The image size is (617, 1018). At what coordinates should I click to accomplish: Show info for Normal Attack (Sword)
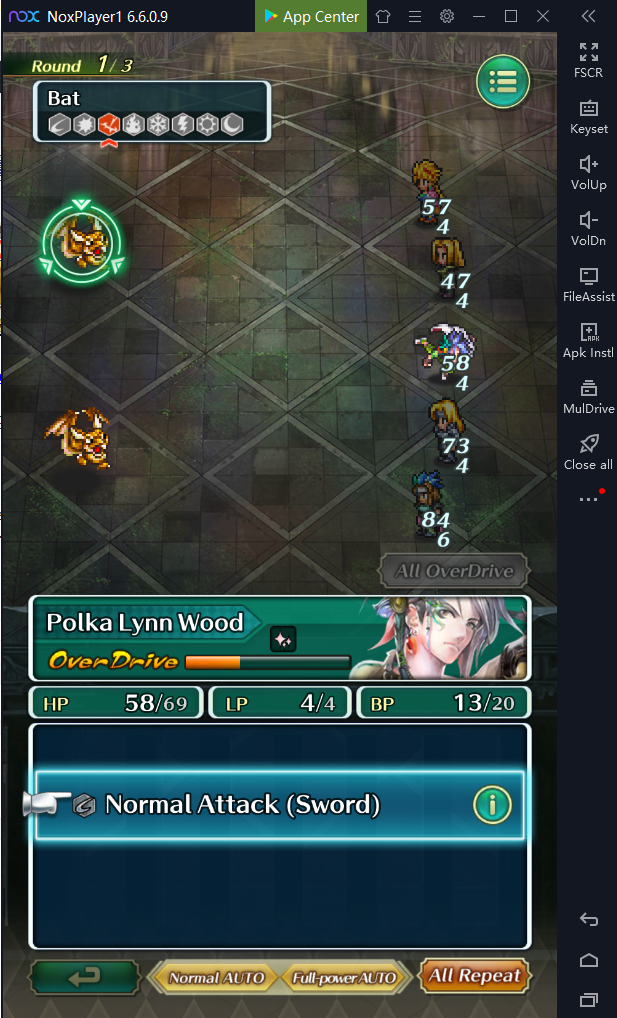(492, 804)
